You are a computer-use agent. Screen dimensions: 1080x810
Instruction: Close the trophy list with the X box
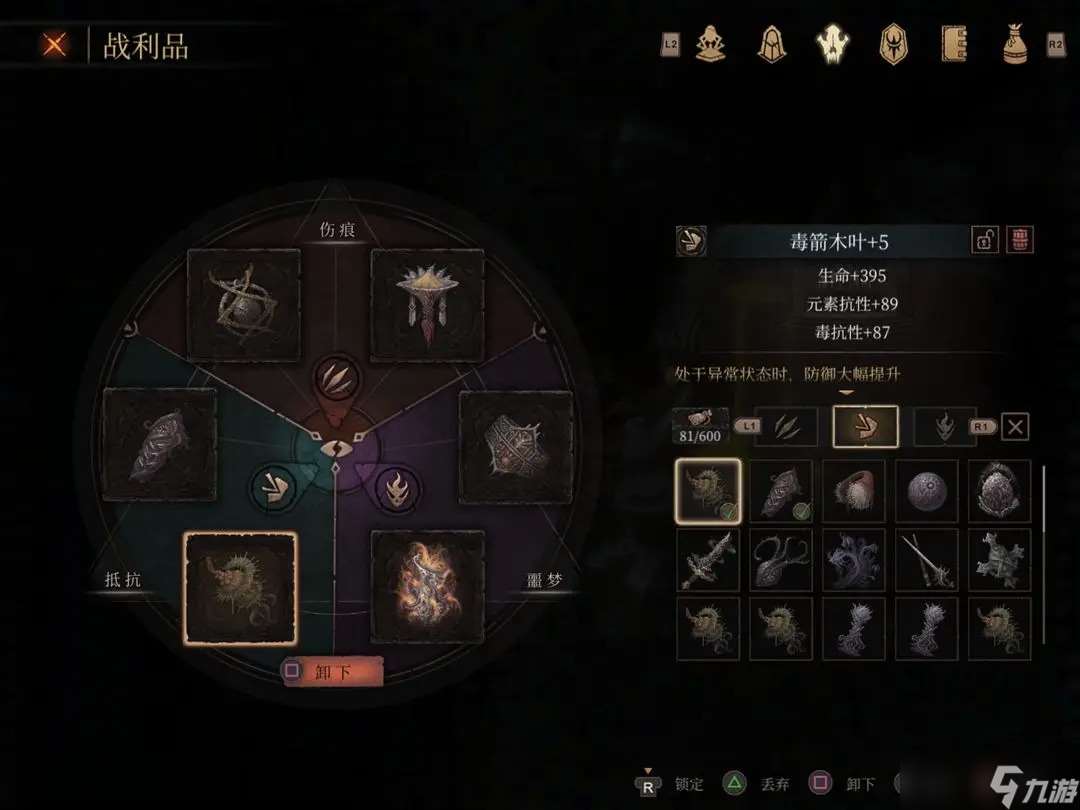(1015, 427)
